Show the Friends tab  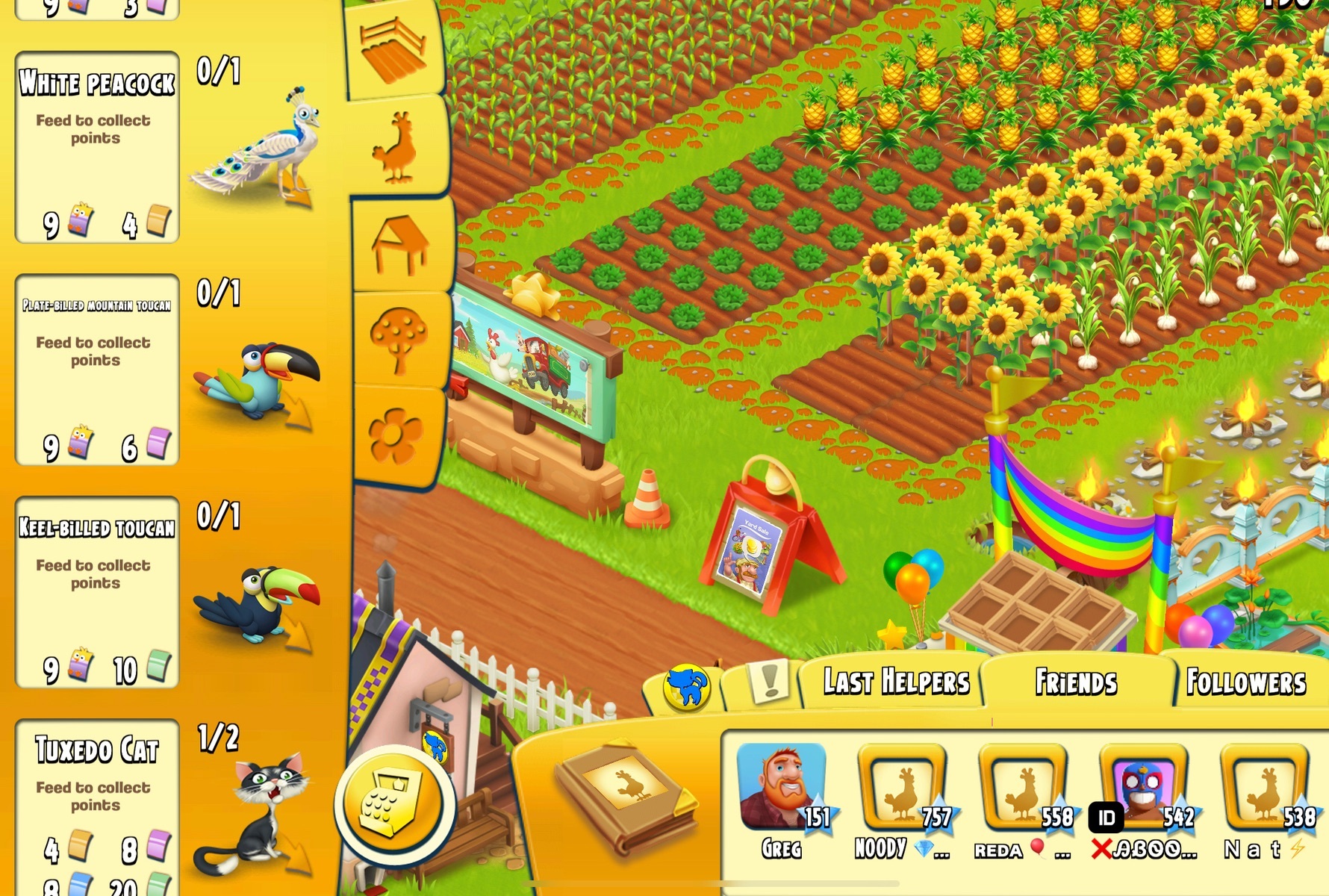click(x=1075, y=682)
